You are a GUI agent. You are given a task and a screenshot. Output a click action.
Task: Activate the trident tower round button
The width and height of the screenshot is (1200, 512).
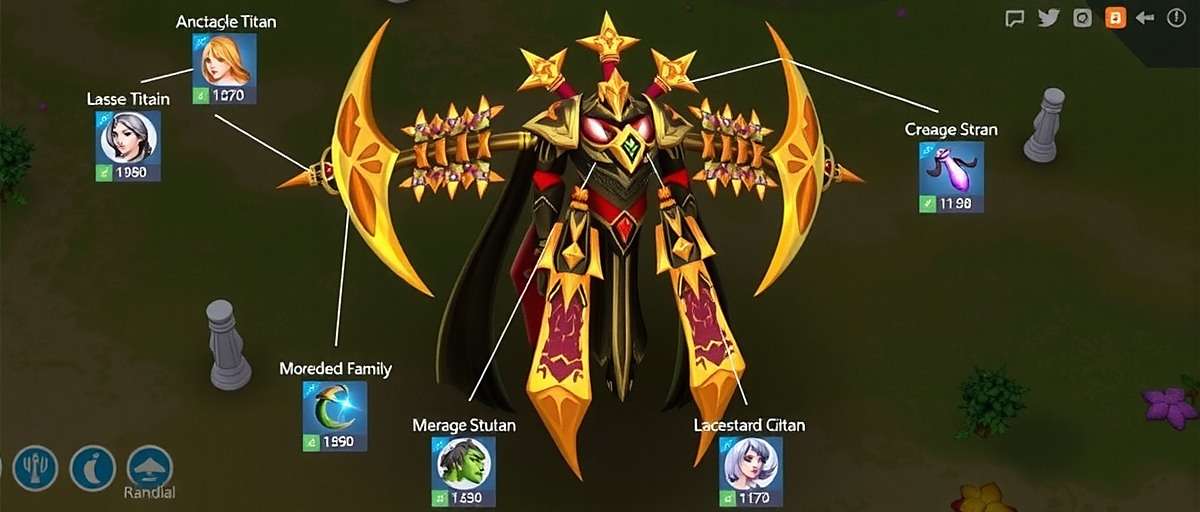point(35,467)
